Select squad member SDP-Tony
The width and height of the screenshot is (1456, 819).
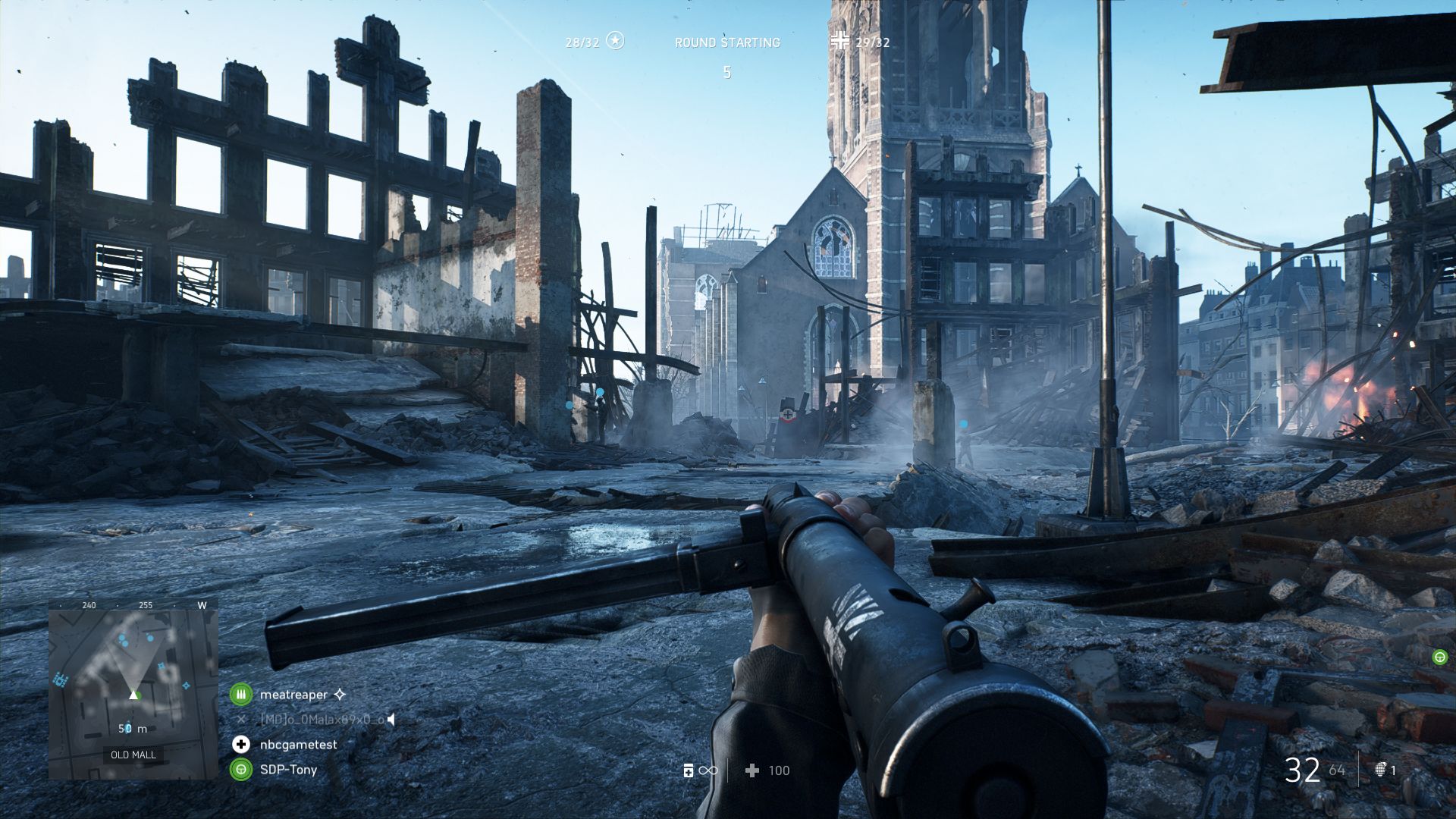[288, 770]
